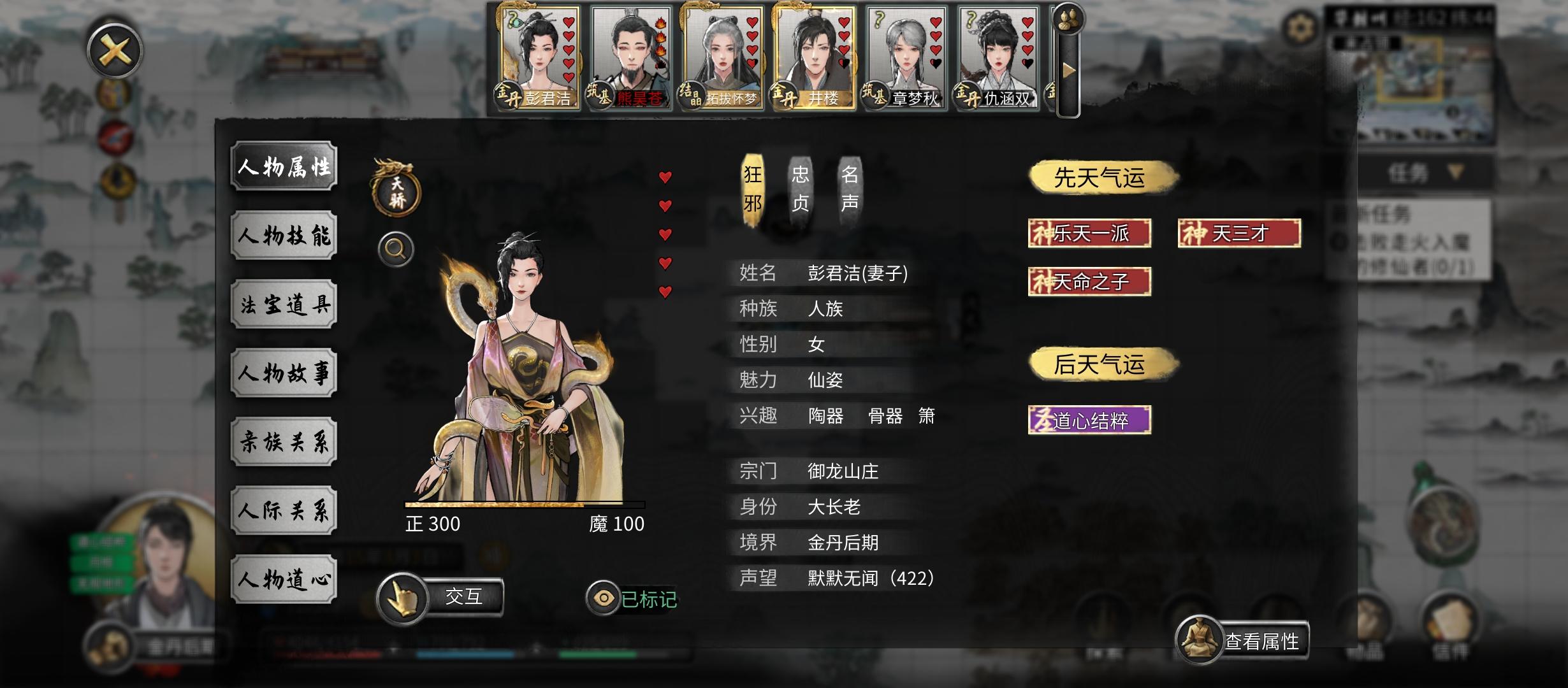Open the 法宝道具 tab

[x=284, y=304]
